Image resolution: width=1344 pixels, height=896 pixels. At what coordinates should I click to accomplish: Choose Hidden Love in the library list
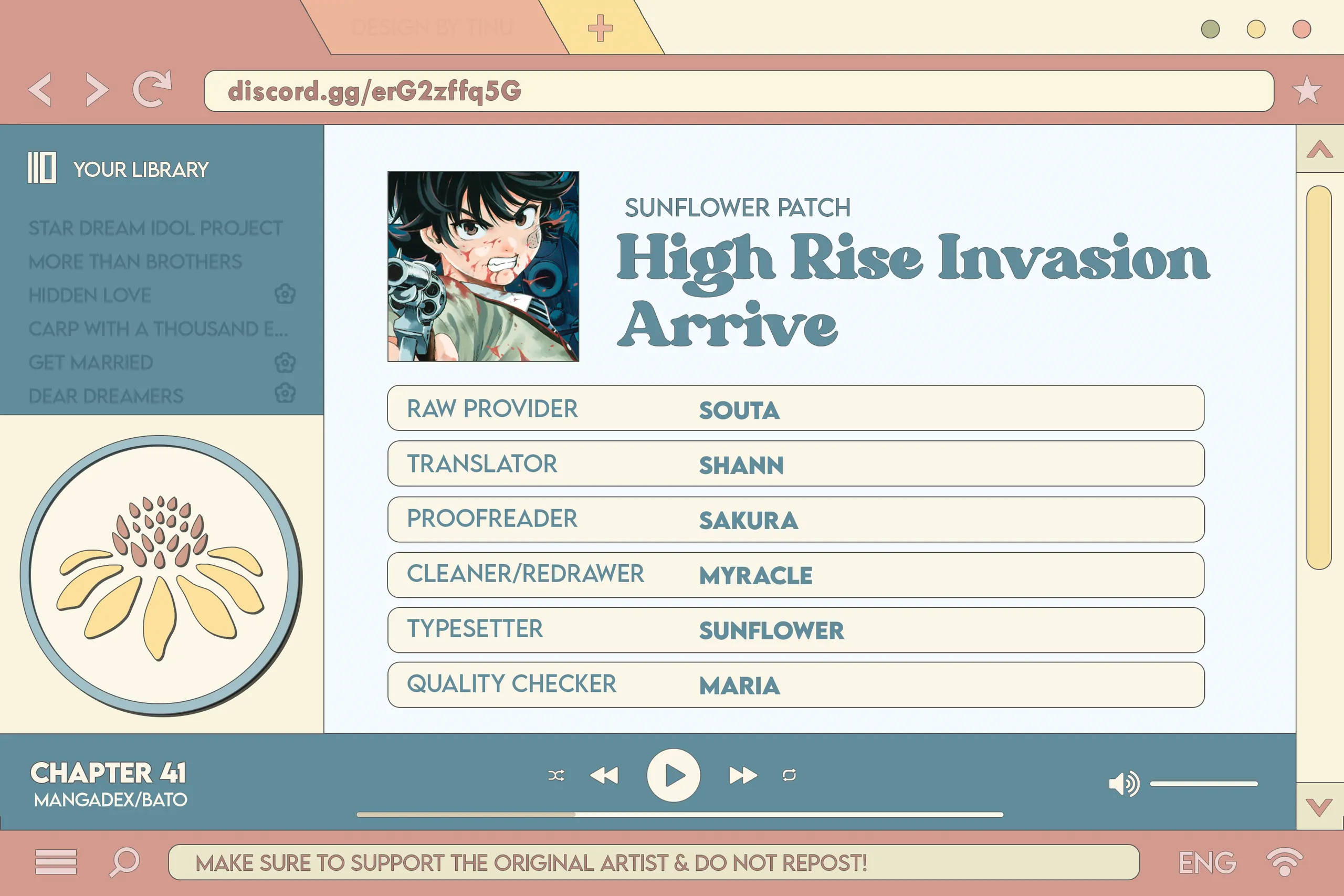pyautogui.click(x=90, y=296)
